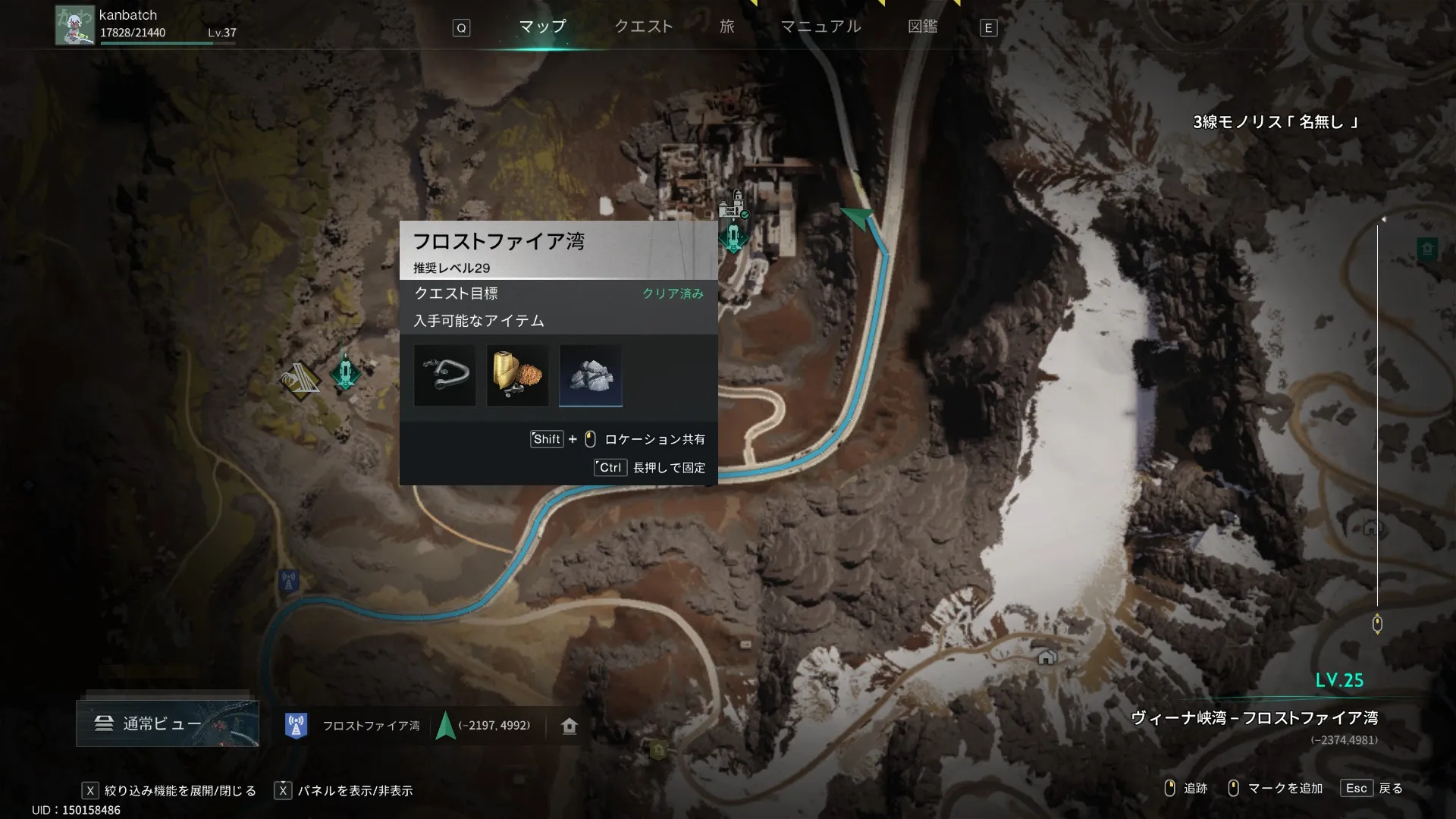
Task: Open the kanbatch player profile avatar
Action: pos(74,25)
